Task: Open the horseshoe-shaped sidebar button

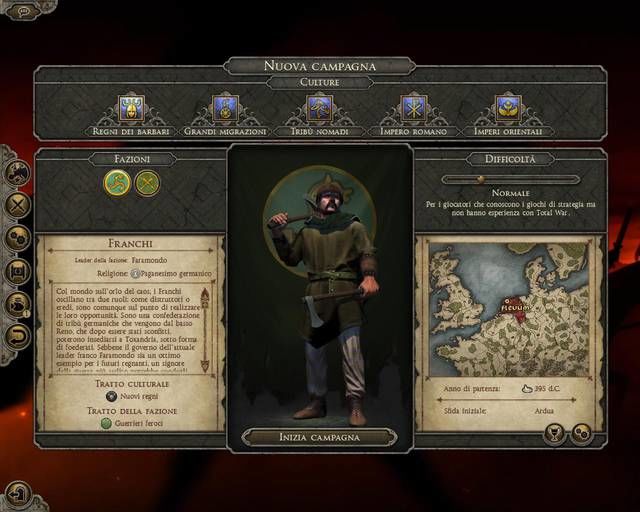Action: [18, 336]
